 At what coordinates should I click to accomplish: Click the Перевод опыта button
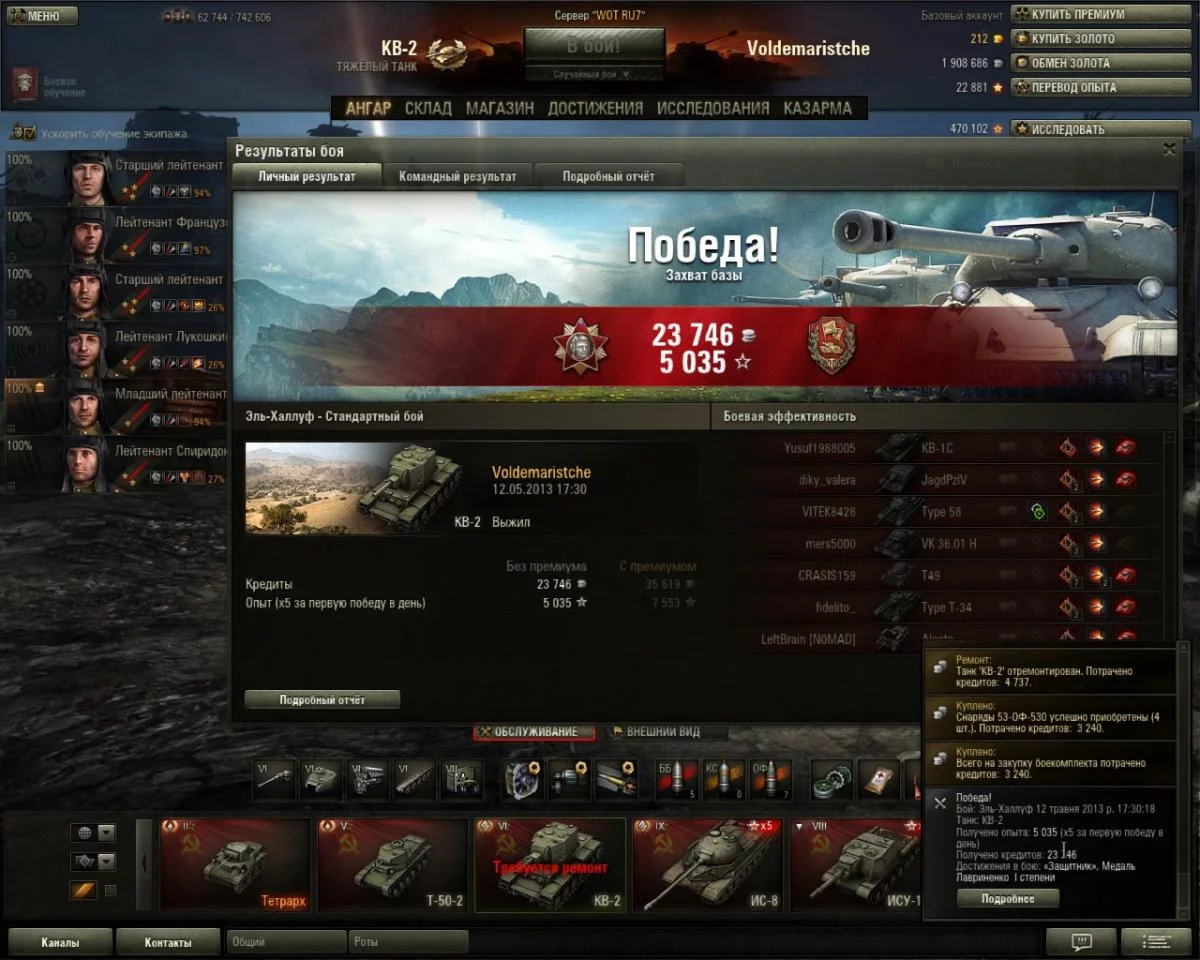[x=1088, y=87]
